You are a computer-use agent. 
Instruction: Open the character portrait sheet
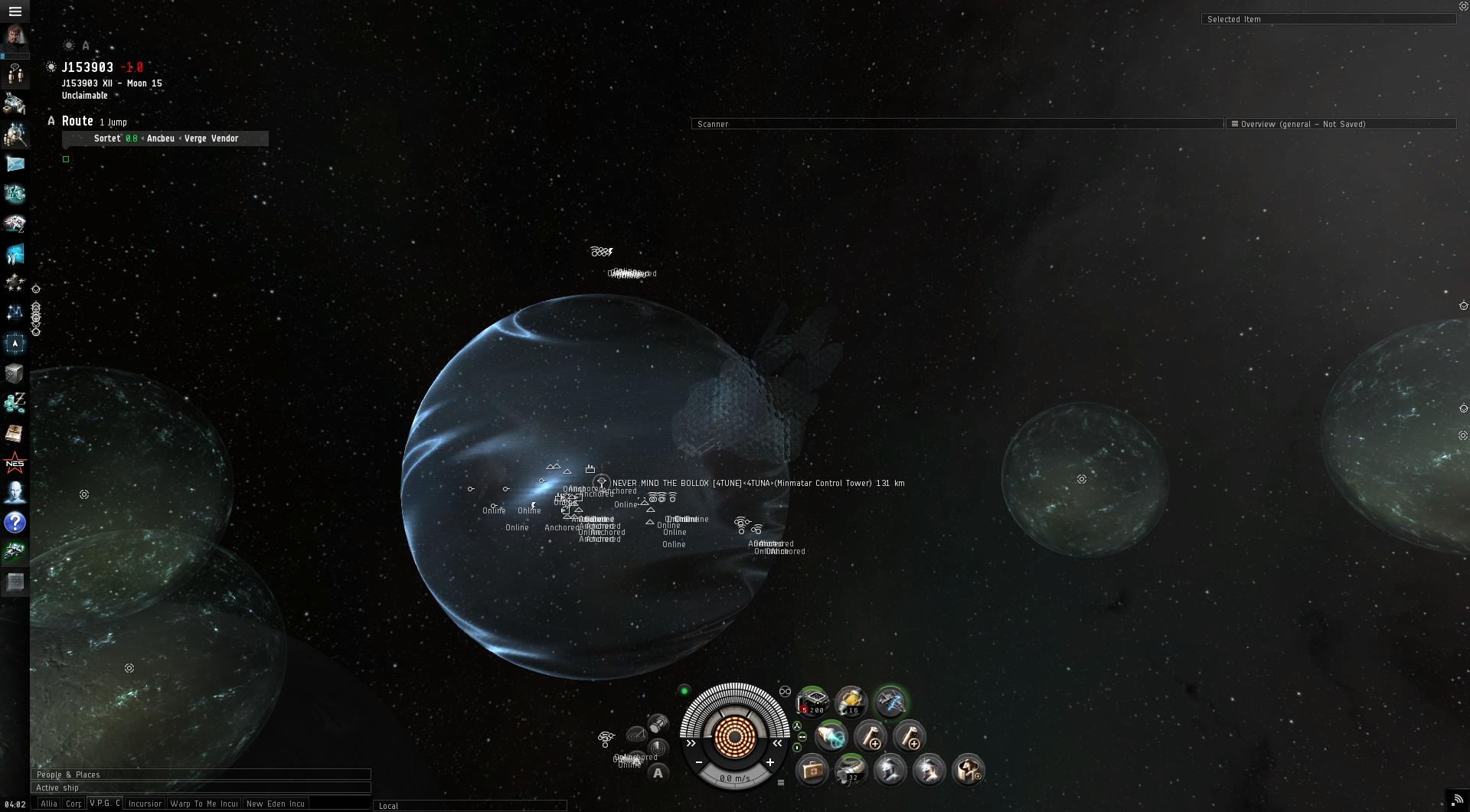[15, 37]
